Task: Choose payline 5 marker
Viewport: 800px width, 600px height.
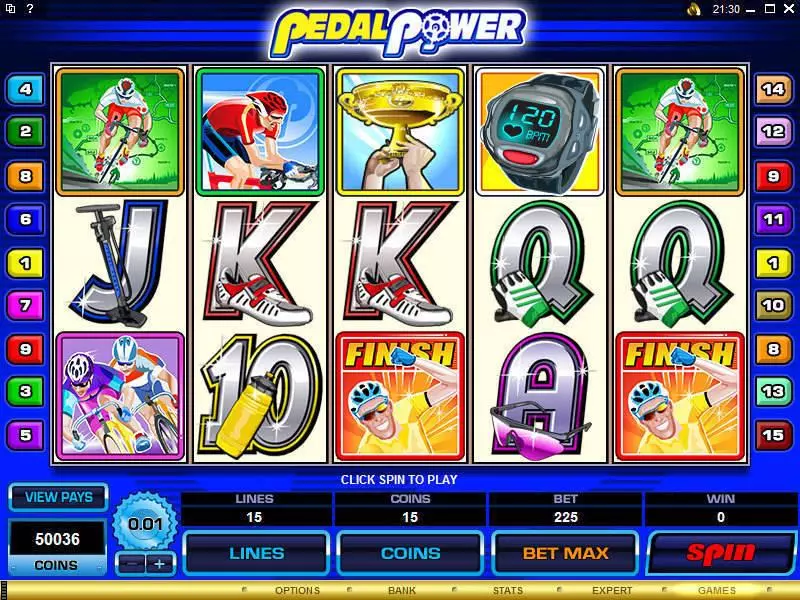Action: 24,435
